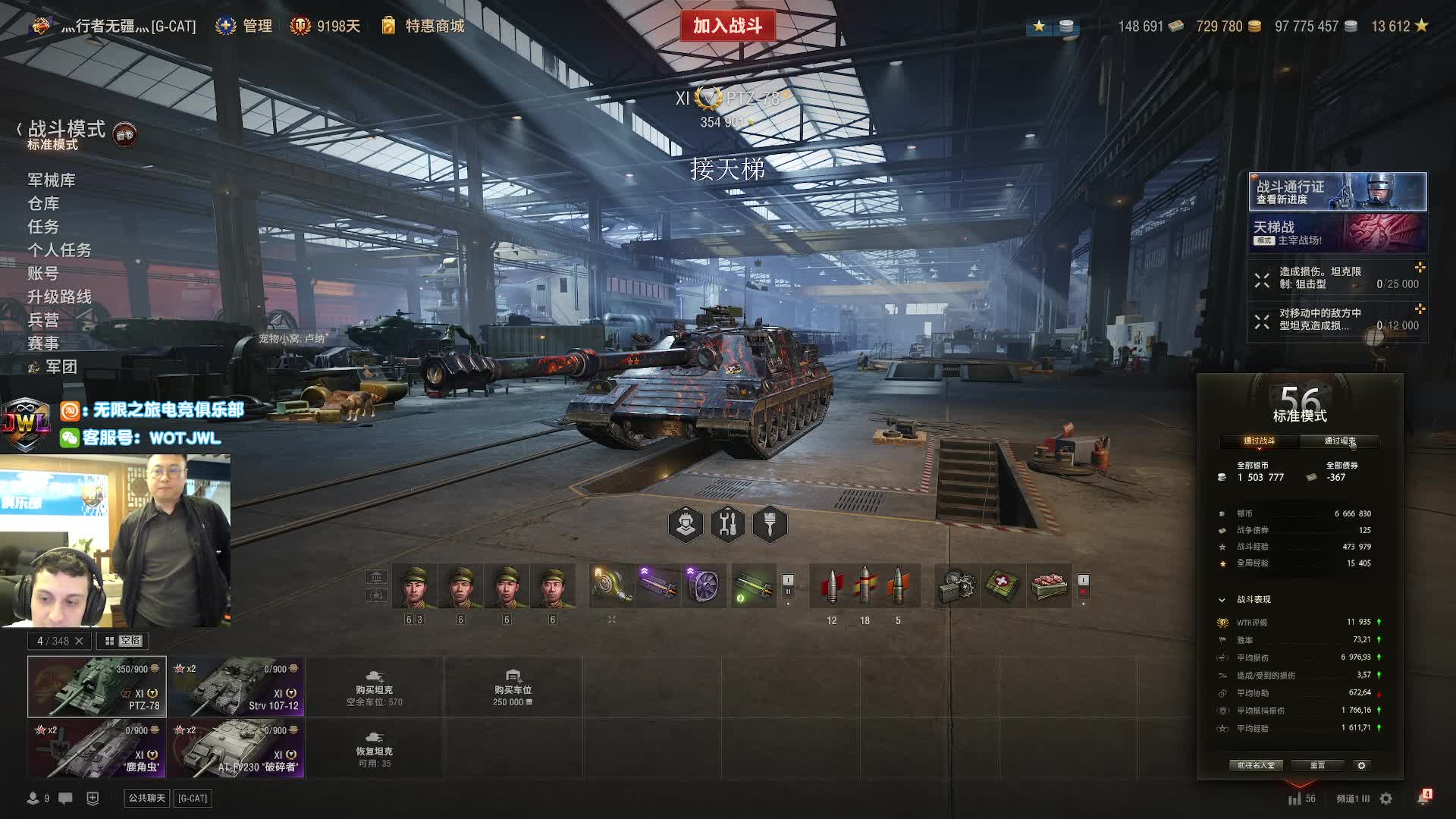Viewport: 1456px width, 819px height.
Task: Show the 升级路线 tech tree
Action: click(x=59, y=297)
